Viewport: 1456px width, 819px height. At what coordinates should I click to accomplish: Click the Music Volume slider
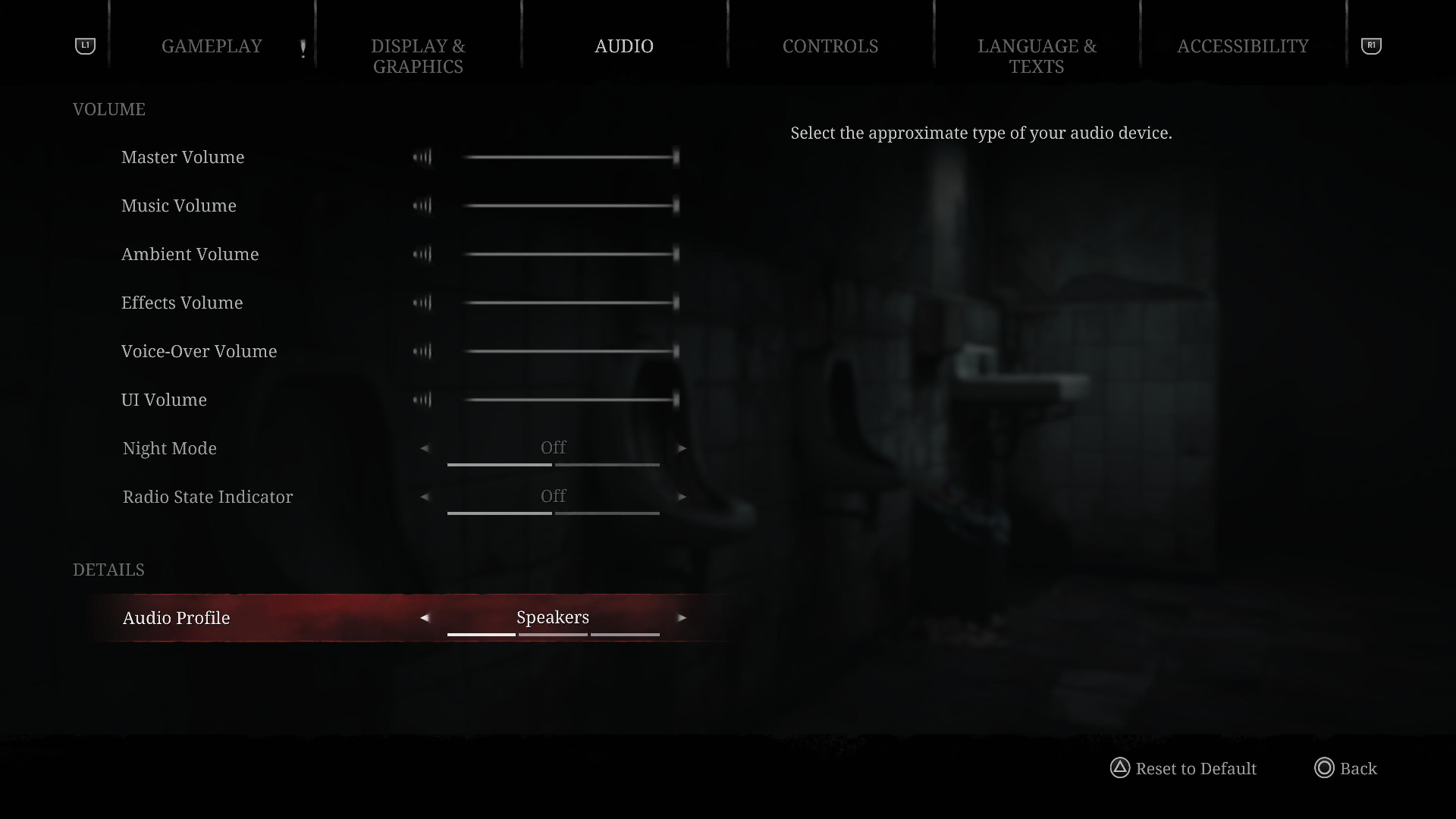(x=570, y=206)
